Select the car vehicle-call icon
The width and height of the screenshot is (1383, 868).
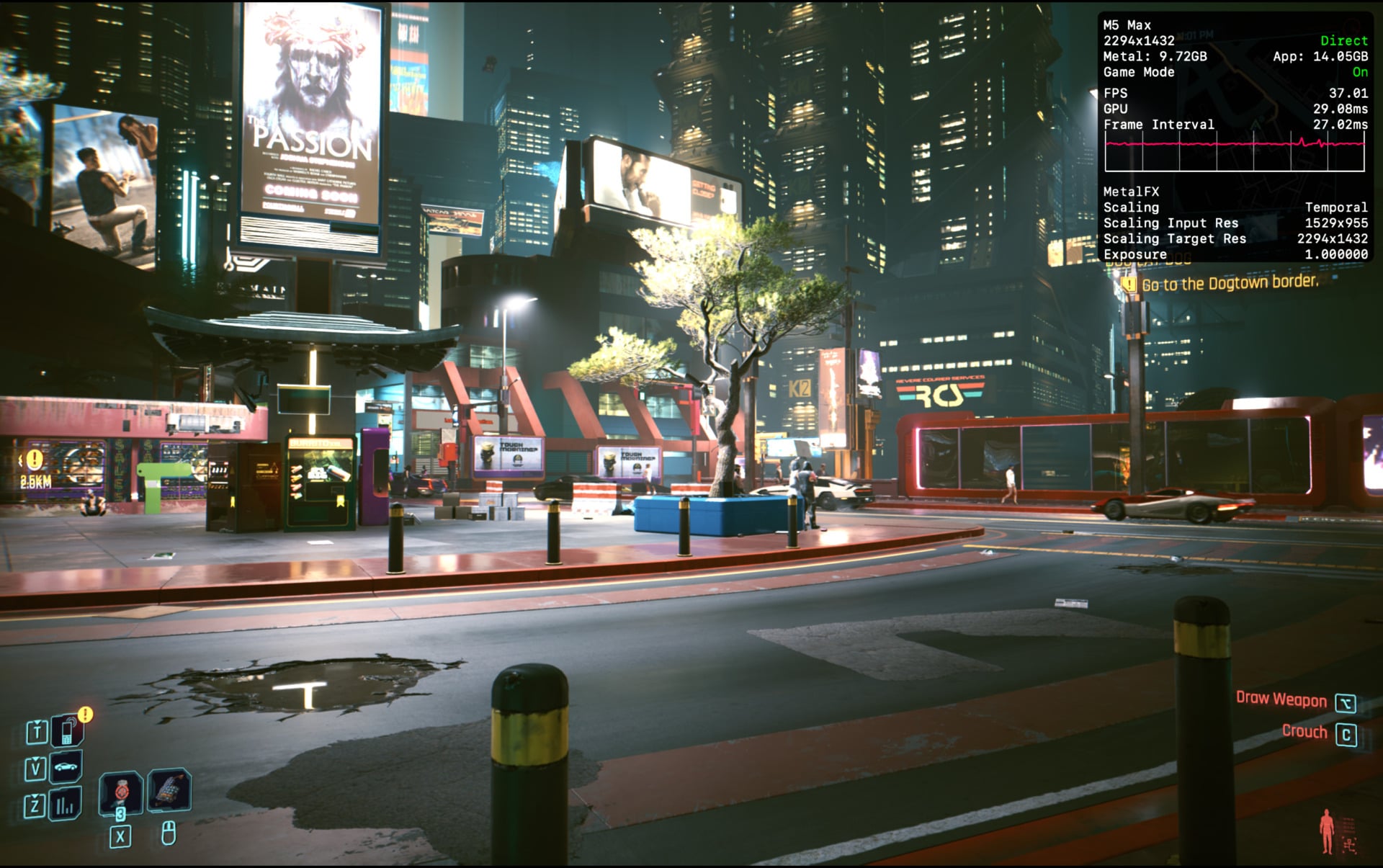pyautogui.click(x=66, y=768)
